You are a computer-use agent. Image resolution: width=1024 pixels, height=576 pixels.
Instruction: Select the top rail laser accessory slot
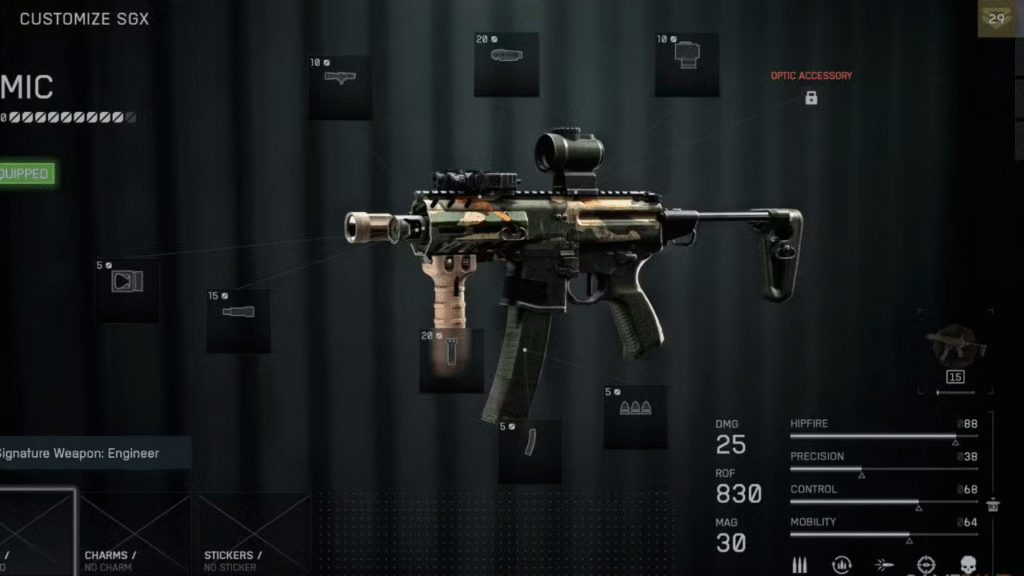tap(340, 87)
